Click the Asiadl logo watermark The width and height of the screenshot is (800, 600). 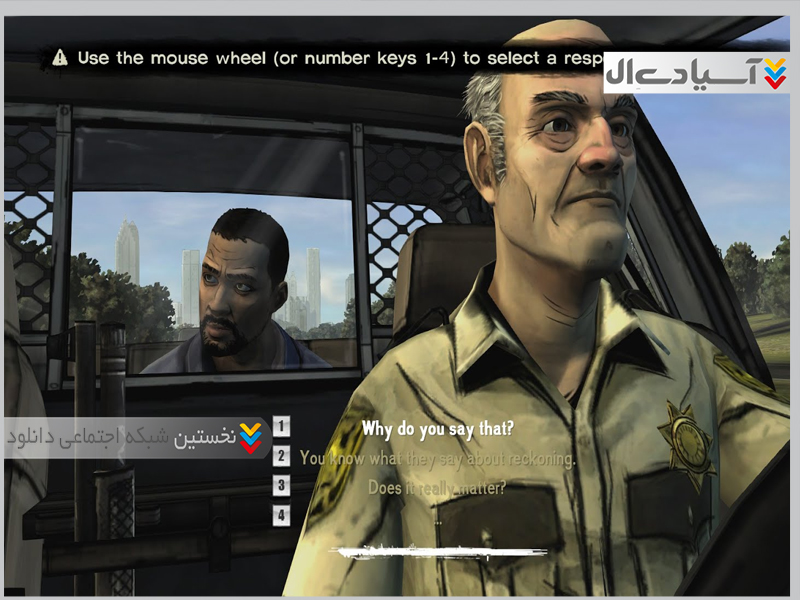(x=696, y=73)
